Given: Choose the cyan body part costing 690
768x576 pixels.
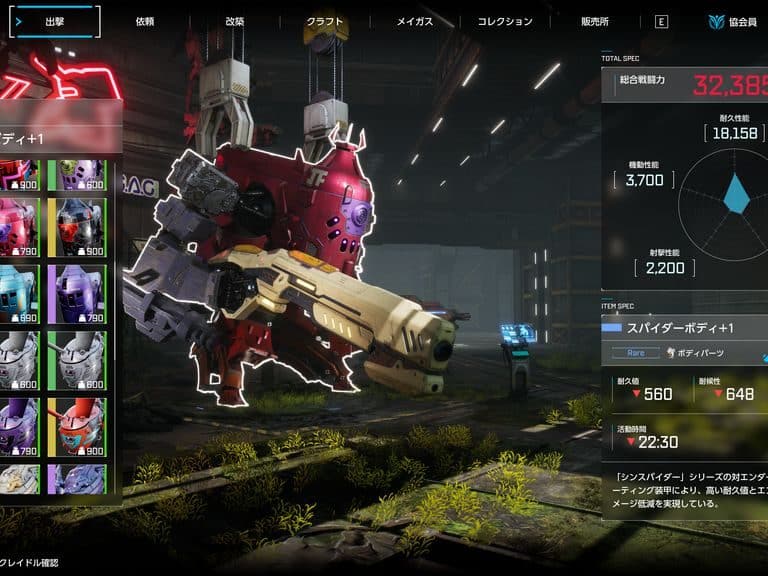Looking at the screenshot, I should [19, 293].
